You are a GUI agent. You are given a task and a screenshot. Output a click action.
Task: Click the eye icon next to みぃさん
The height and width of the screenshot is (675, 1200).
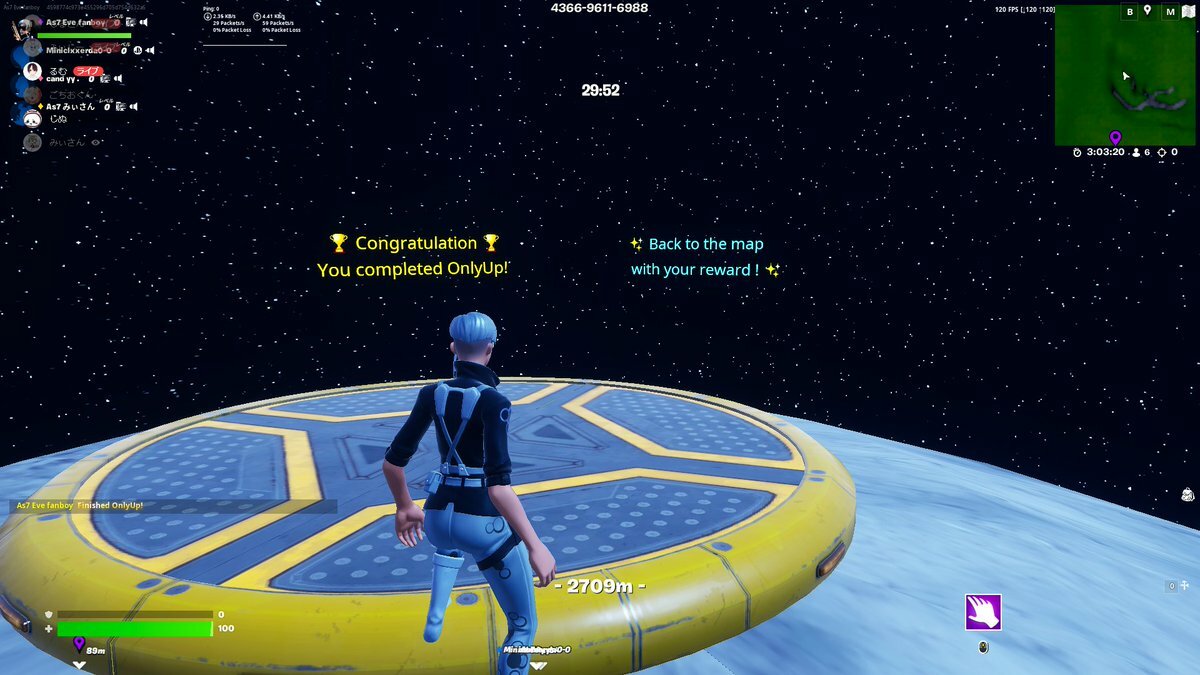point(96,142)
